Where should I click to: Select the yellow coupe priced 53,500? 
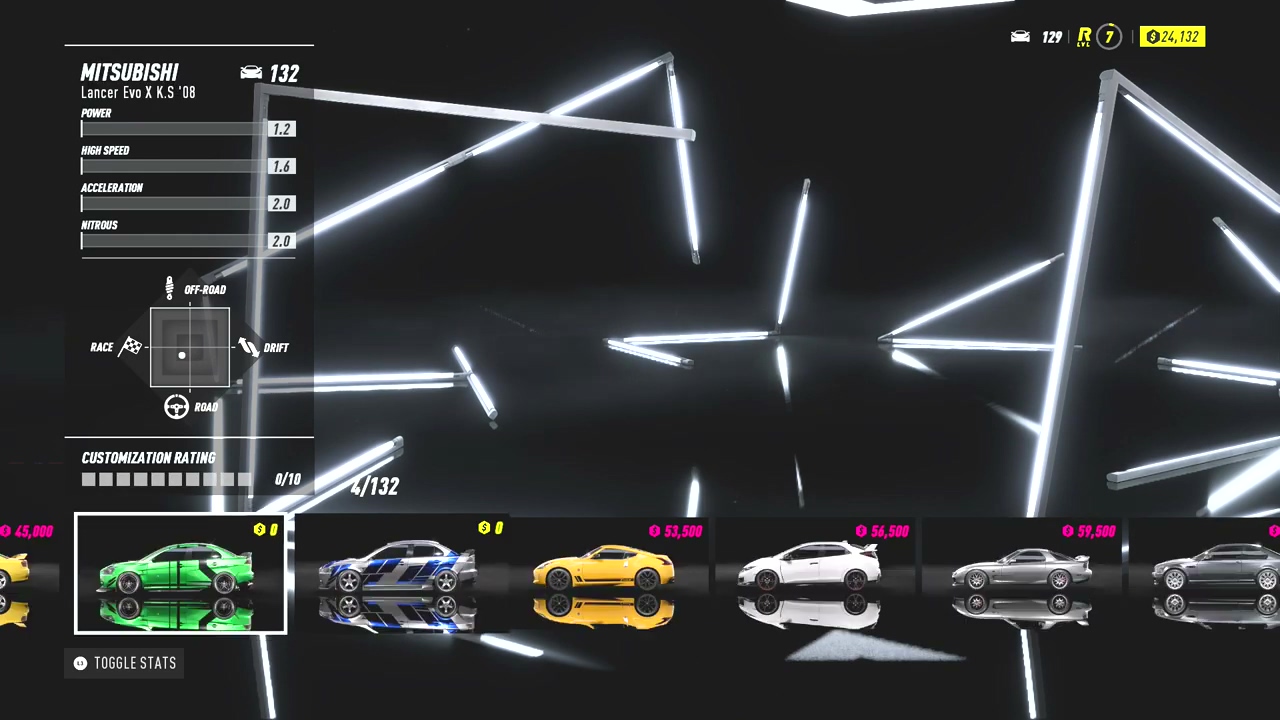tap(604, 571)
